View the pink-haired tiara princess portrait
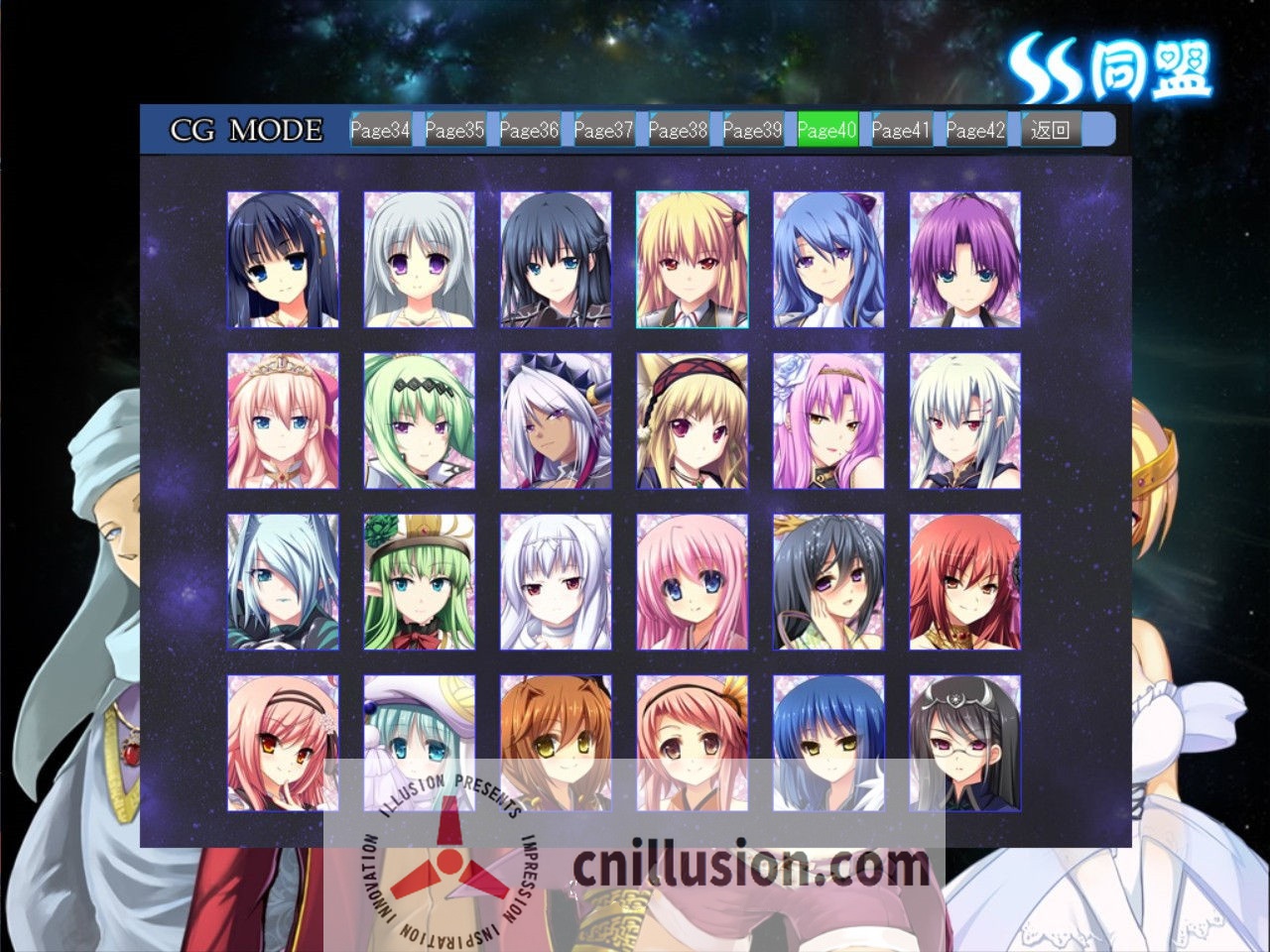The width and height of the screenshot is (1270, 952). 283,421
